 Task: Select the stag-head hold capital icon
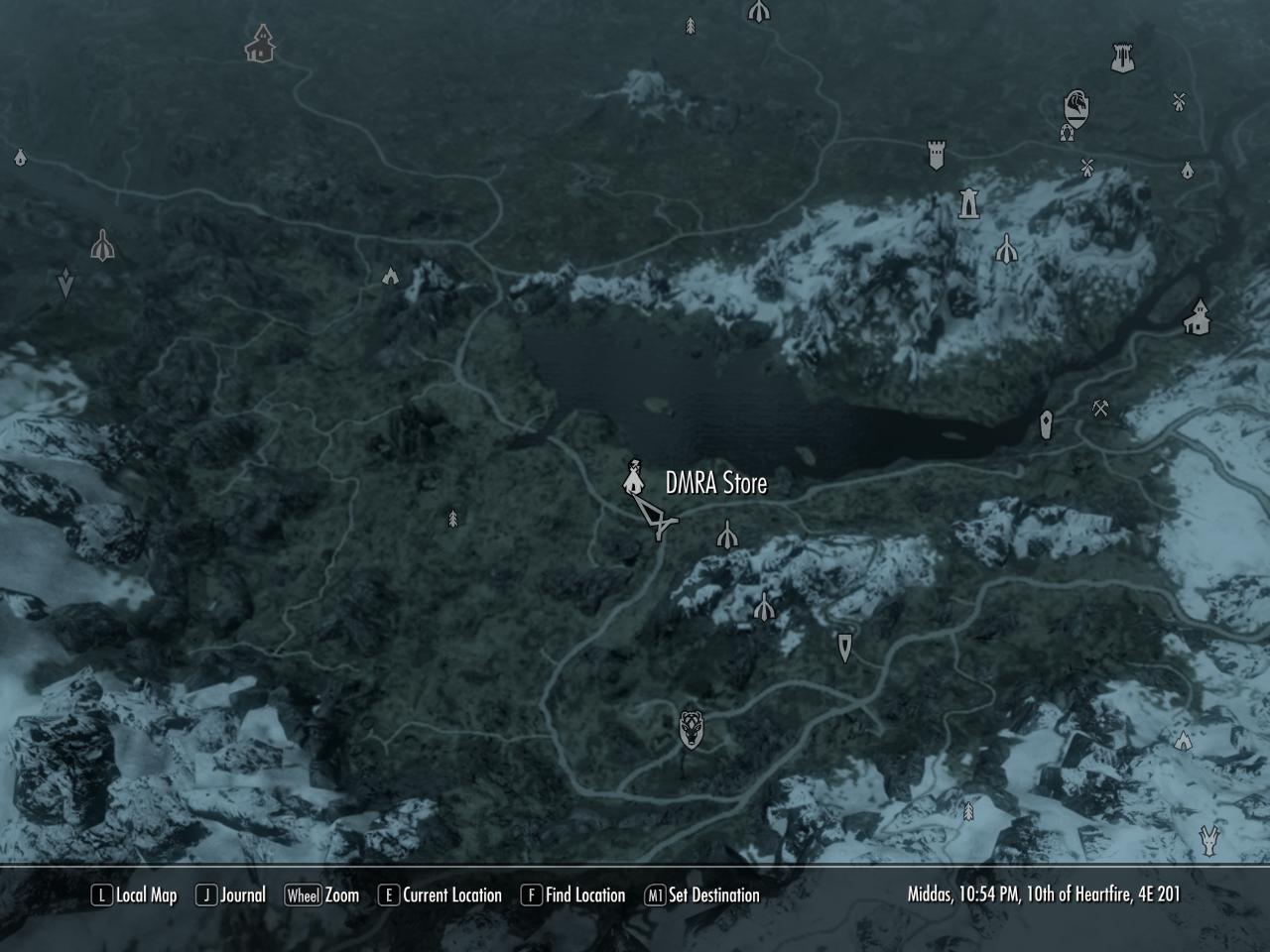(693, 728)
